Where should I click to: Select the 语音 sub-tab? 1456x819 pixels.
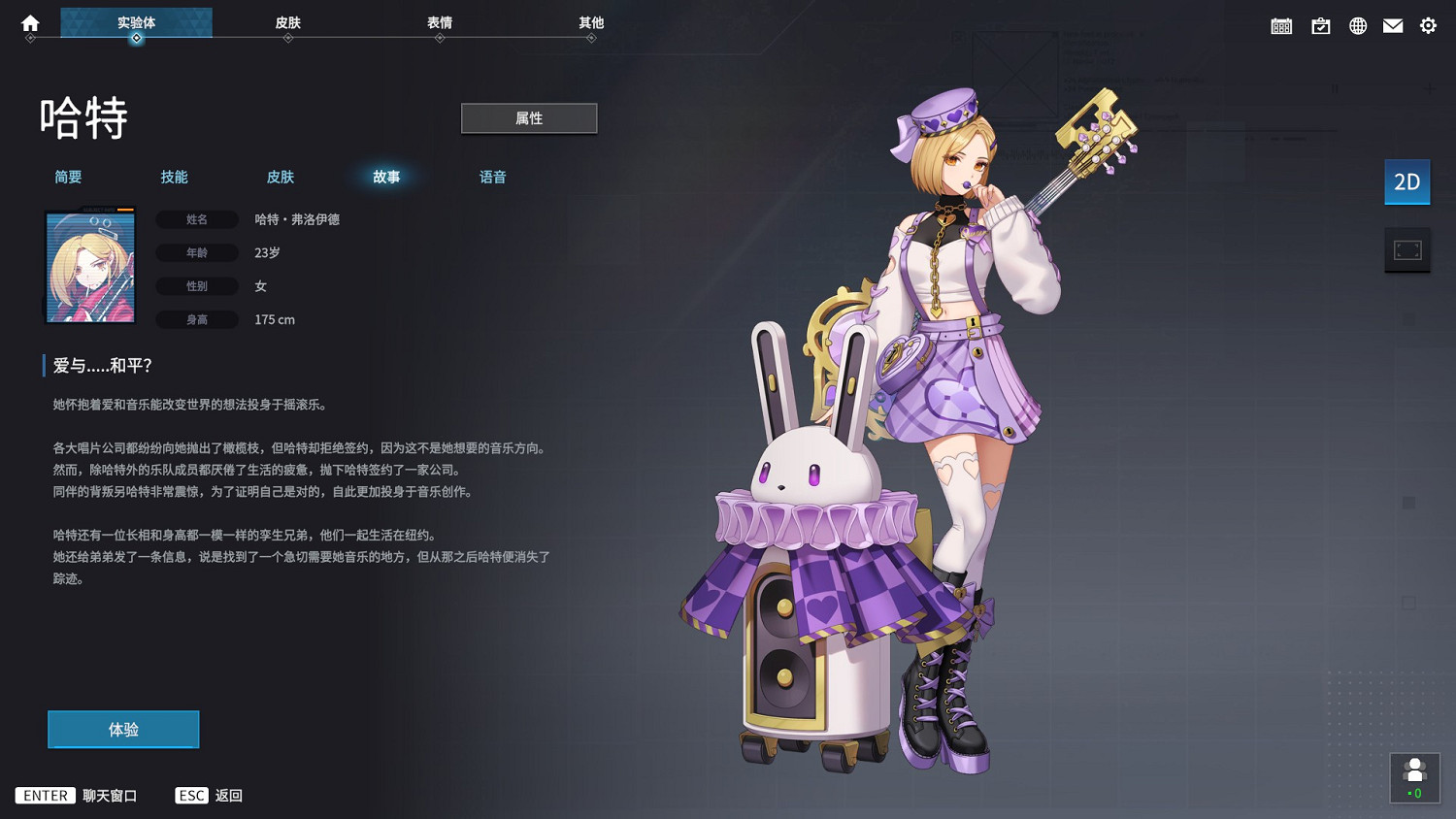(493, 177)
